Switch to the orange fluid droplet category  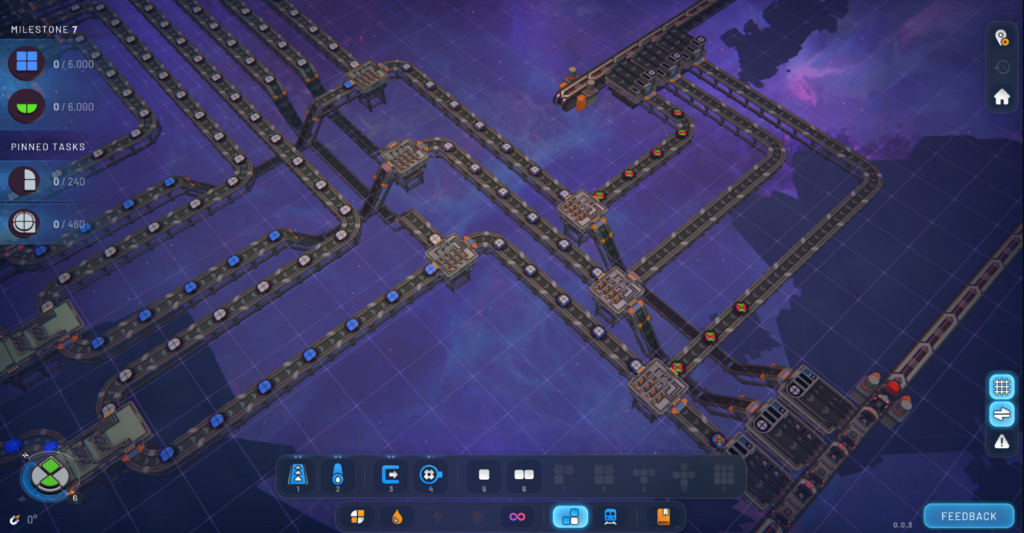coord(397,516)
